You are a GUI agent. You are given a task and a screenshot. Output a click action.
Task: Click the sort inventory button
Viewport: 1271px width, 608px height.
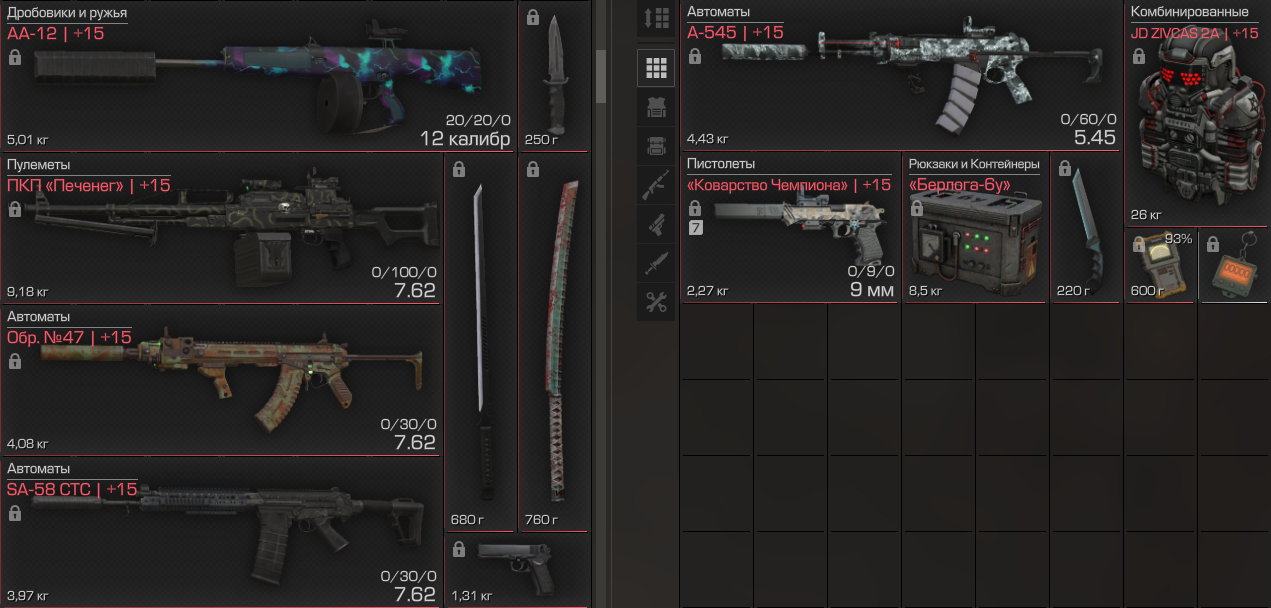(656, 19)
